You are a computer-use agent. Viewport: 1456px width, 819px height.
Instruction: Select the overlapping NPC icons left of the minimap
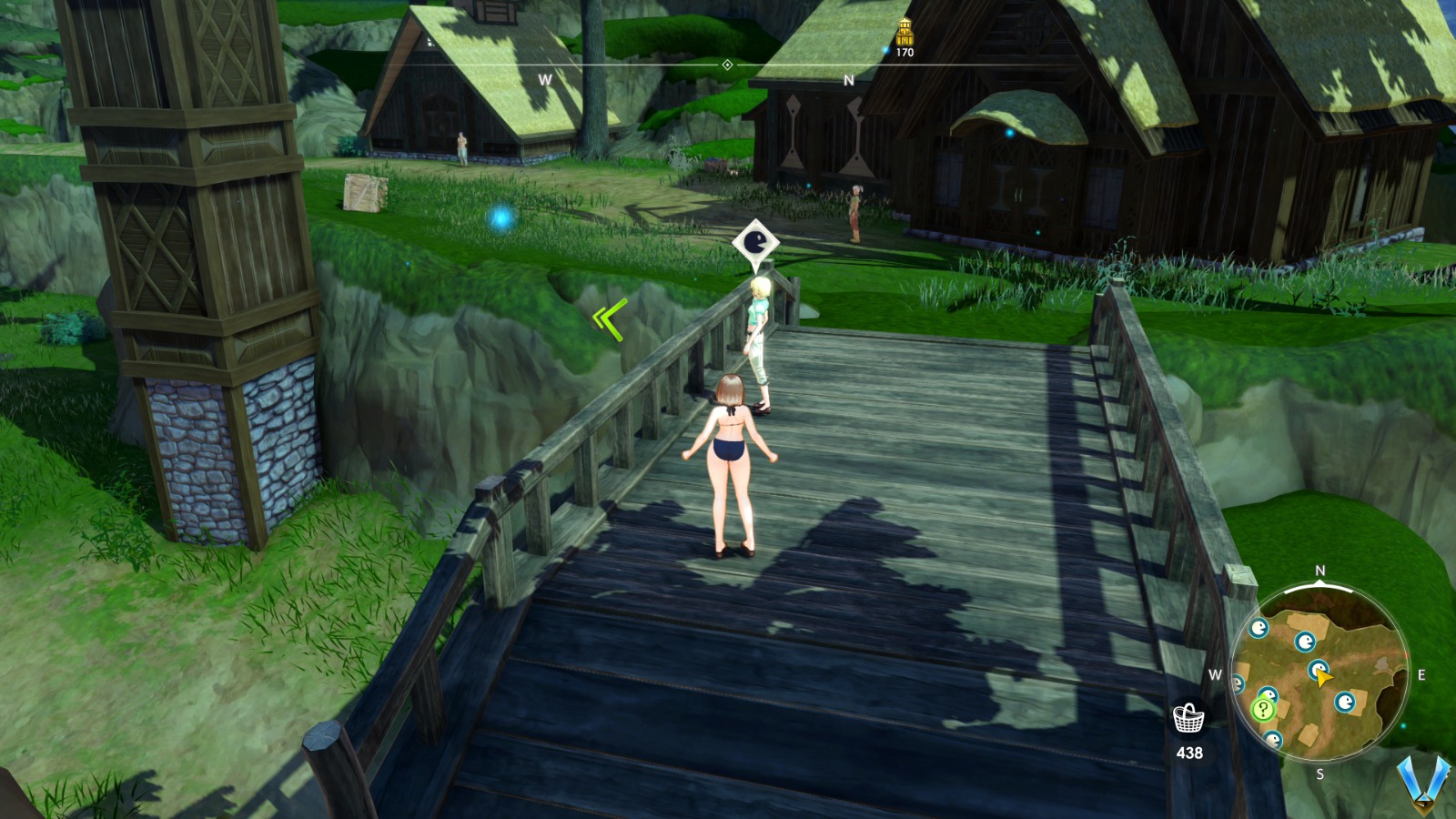pos(1267,694)
